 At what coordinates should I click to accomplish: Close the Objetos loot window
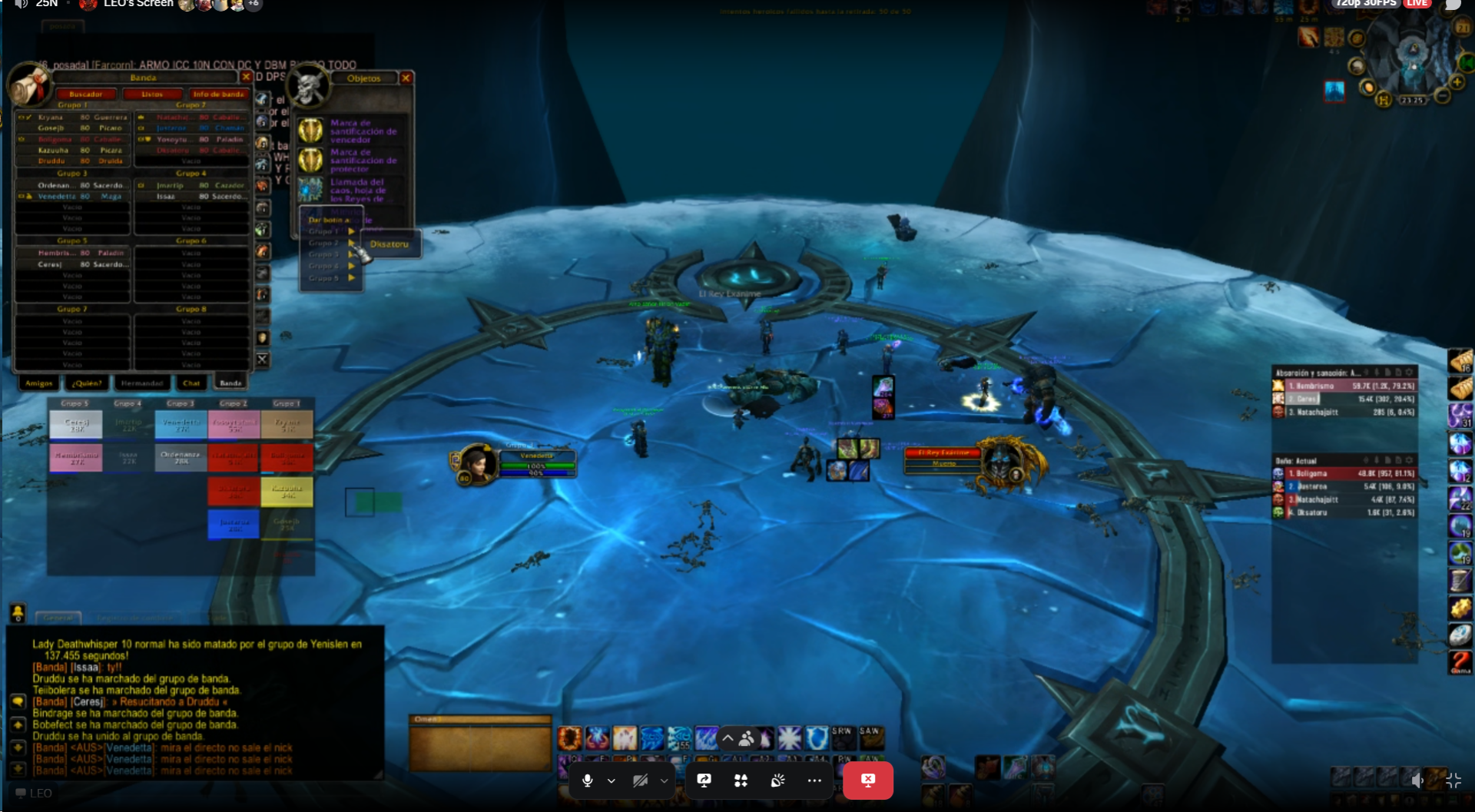click(x=406, y=78)
